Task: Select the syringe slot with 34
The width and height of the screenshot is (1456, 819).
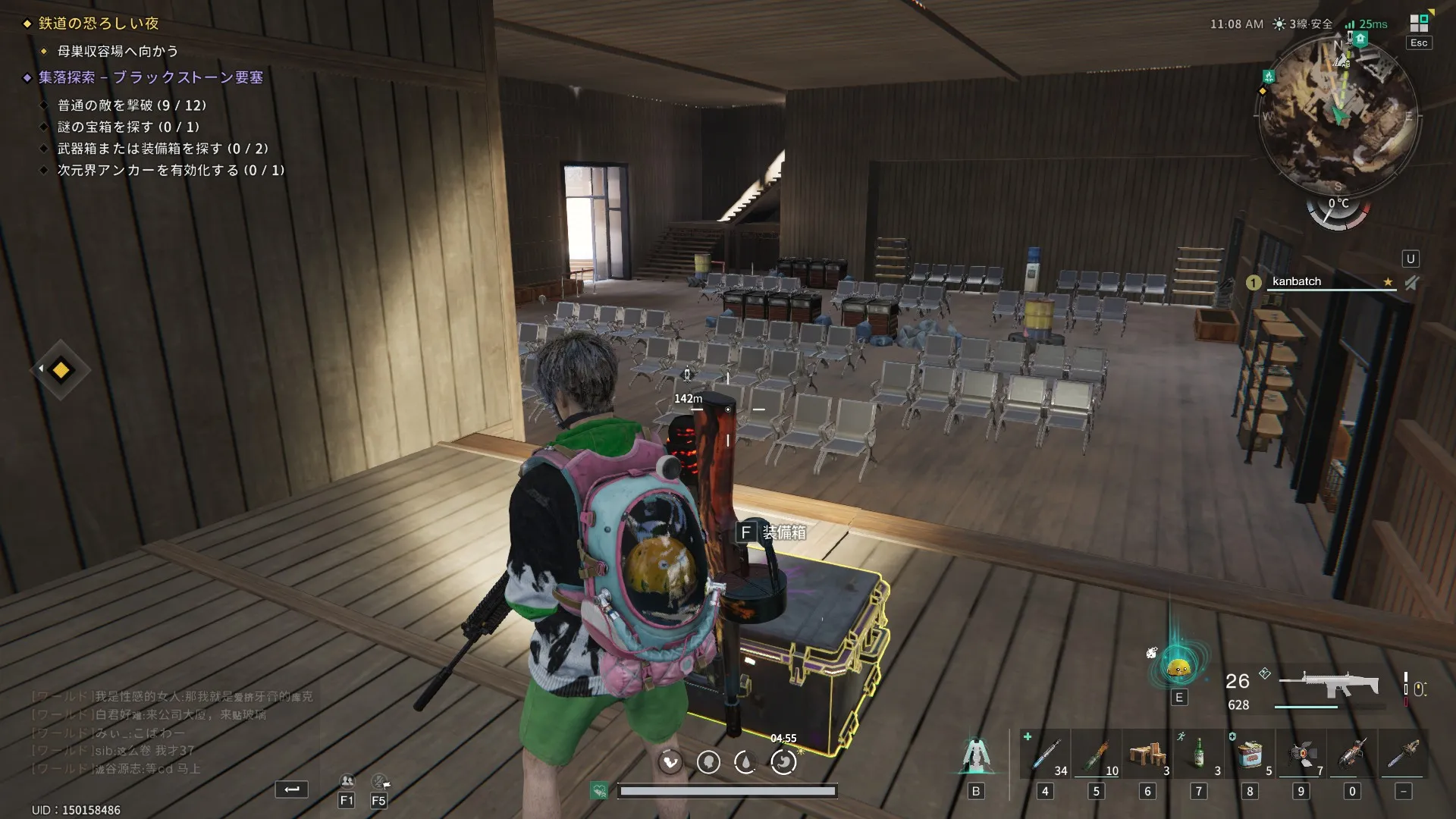Action: coord(1045,755)
